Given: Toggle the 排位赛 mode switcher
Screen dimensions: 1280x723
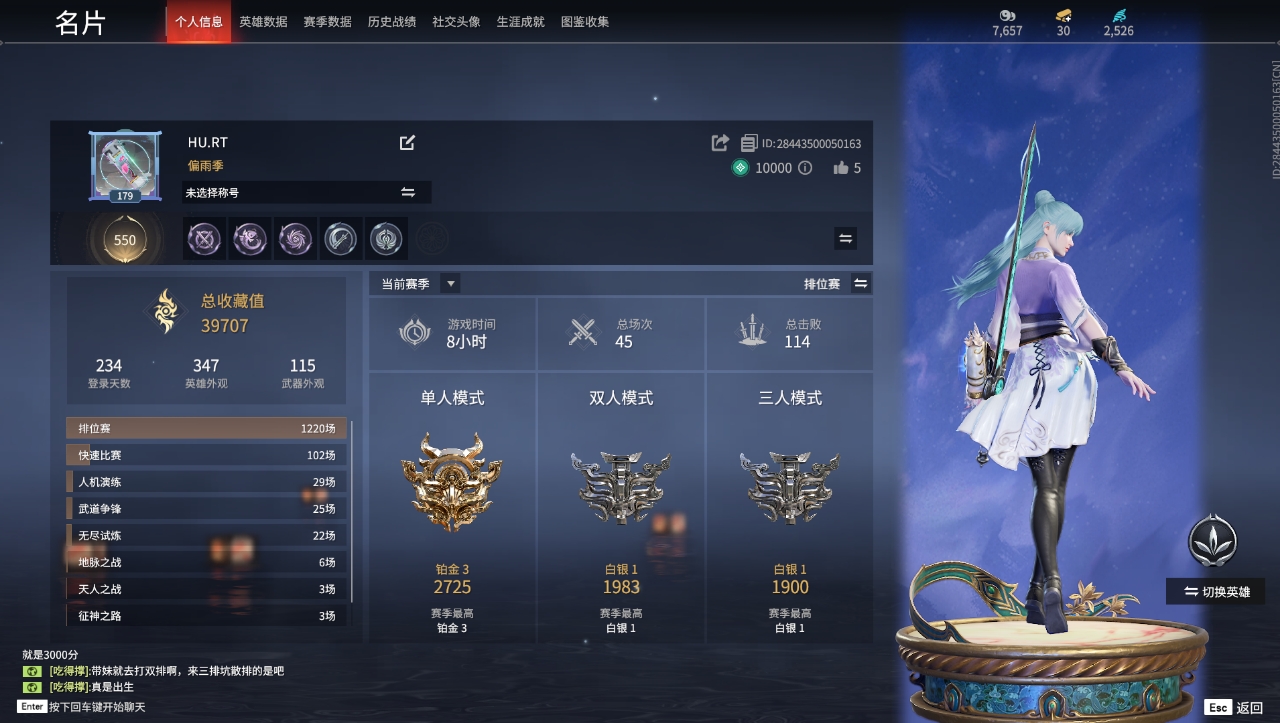Looking at the screenshot, I should (x=860, y=284).
